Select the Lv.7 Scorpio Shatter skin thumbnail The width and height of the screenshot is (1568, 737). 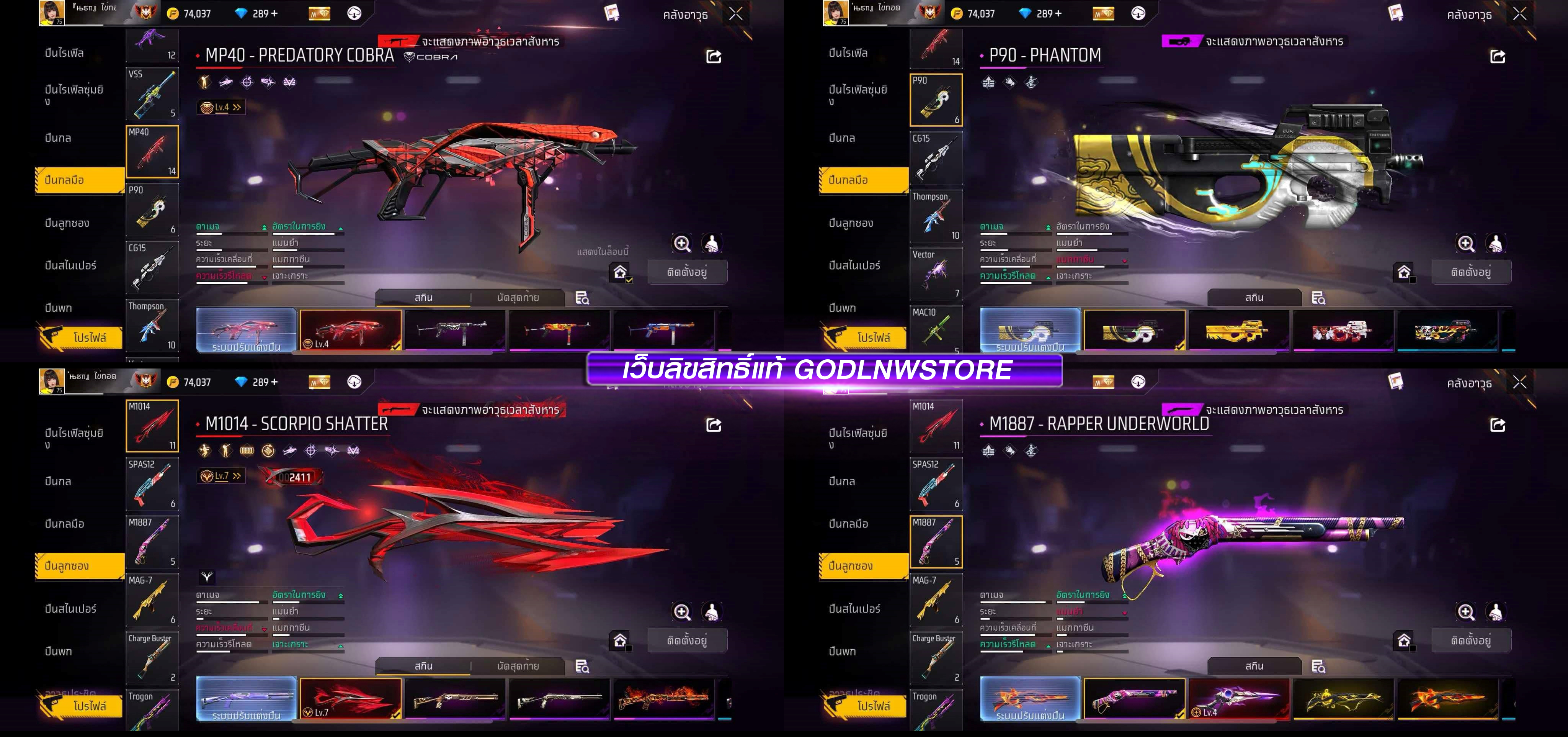pyautogui.click(x=351, y=699)
